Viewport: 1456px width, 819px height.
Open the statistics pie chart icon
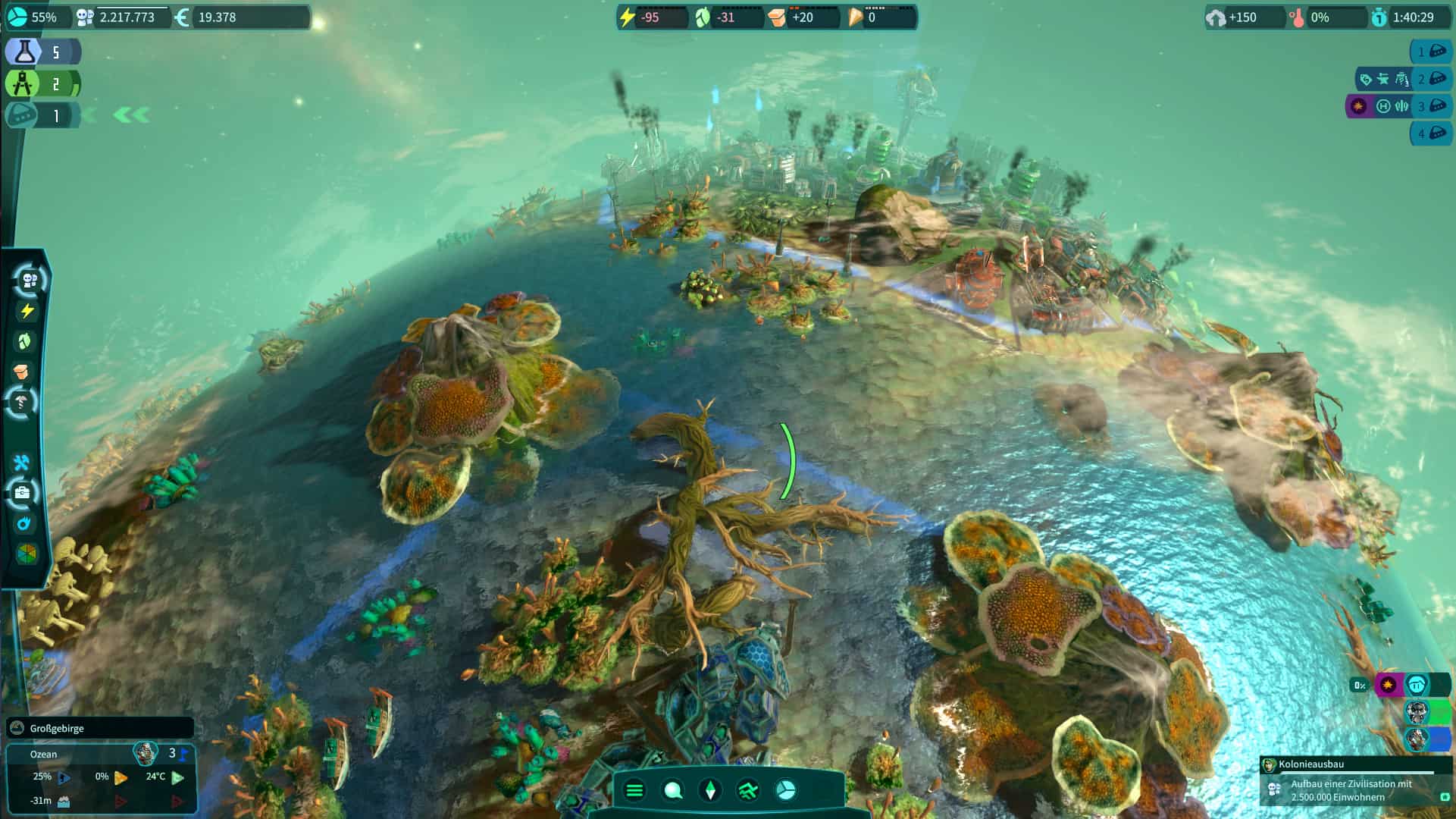pyautogui.click(x=786, y=791)
